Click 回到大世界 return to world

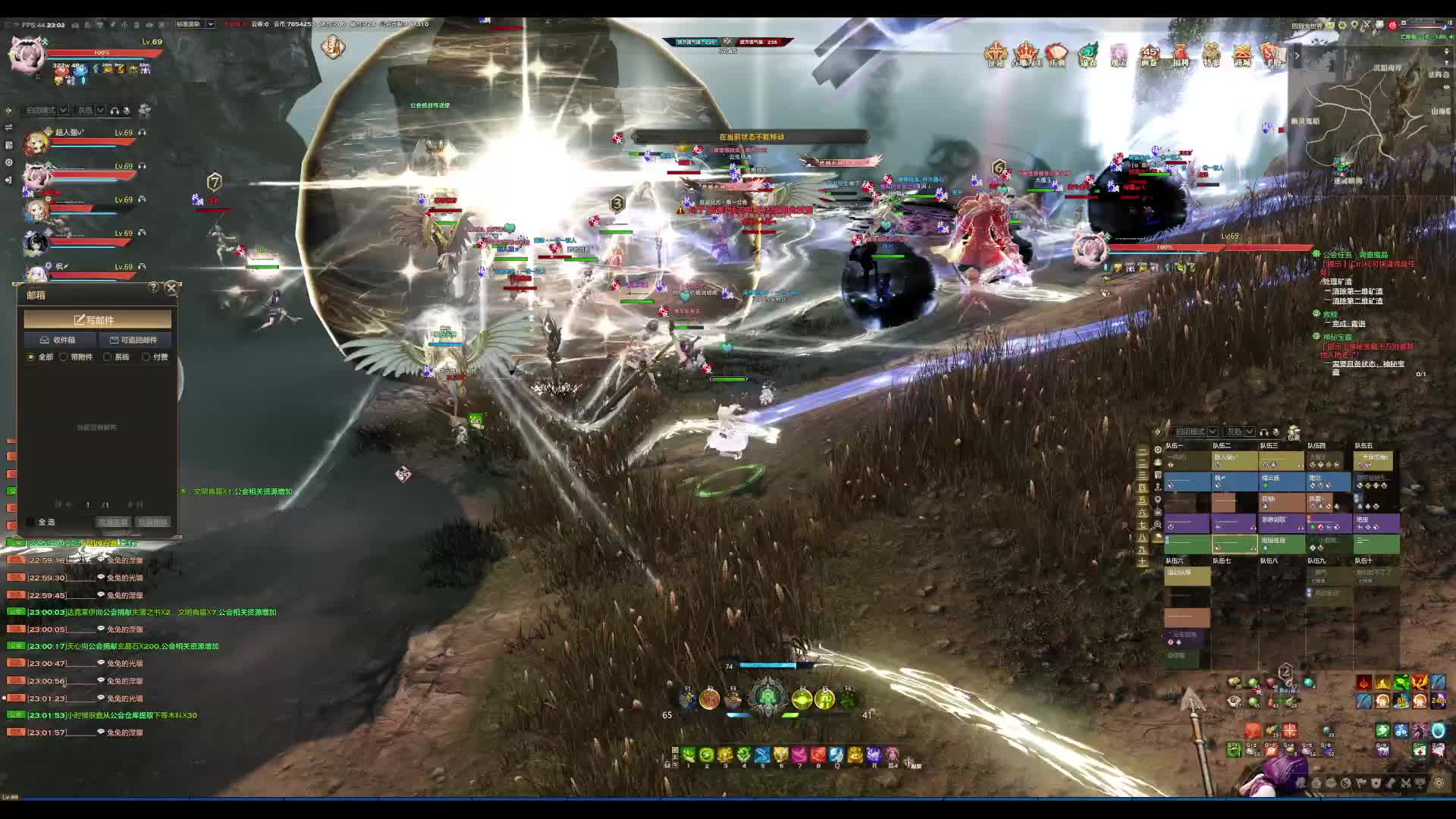pyautogui.click(x=1307, y=26)
